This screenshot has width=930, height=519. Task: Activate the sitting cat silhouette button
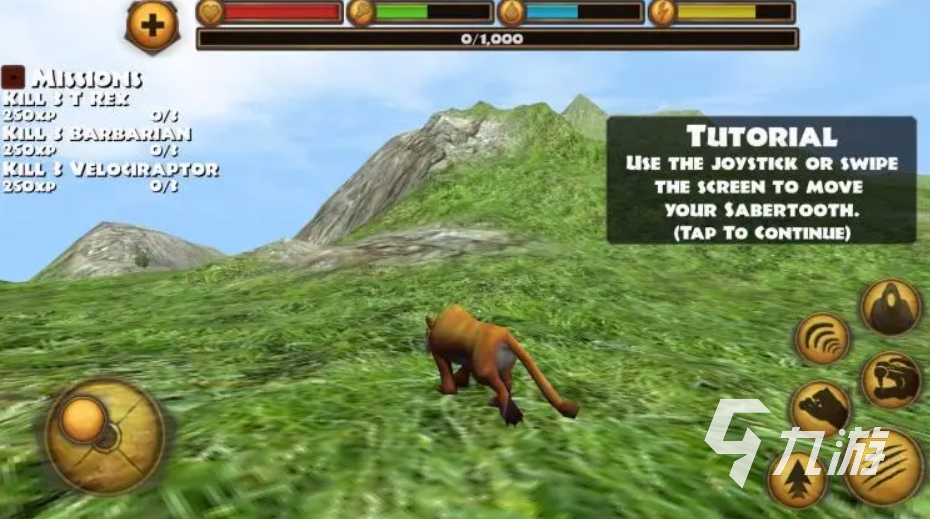coord(890,308)
